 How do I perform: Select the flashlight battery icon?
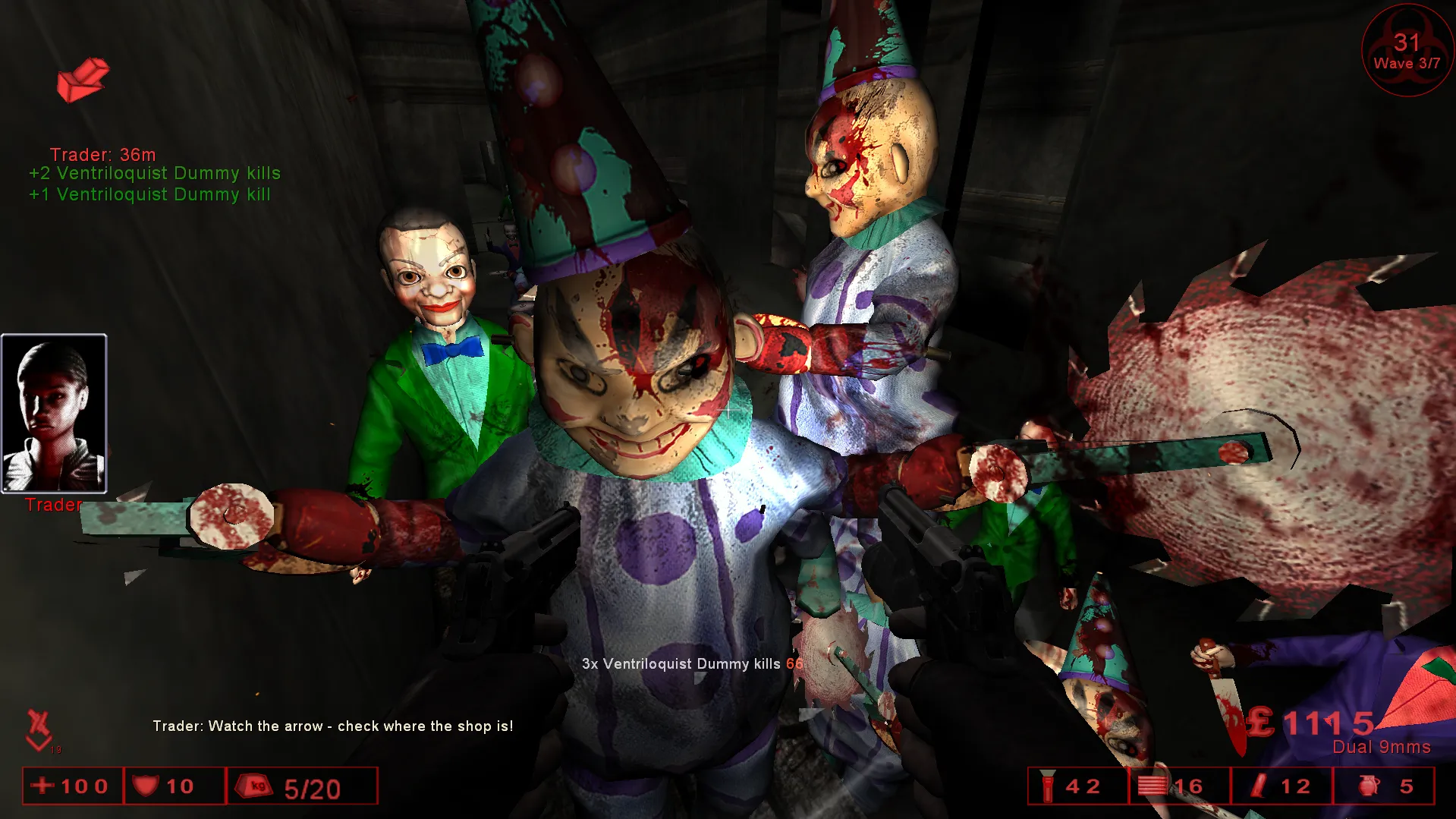1048,786
